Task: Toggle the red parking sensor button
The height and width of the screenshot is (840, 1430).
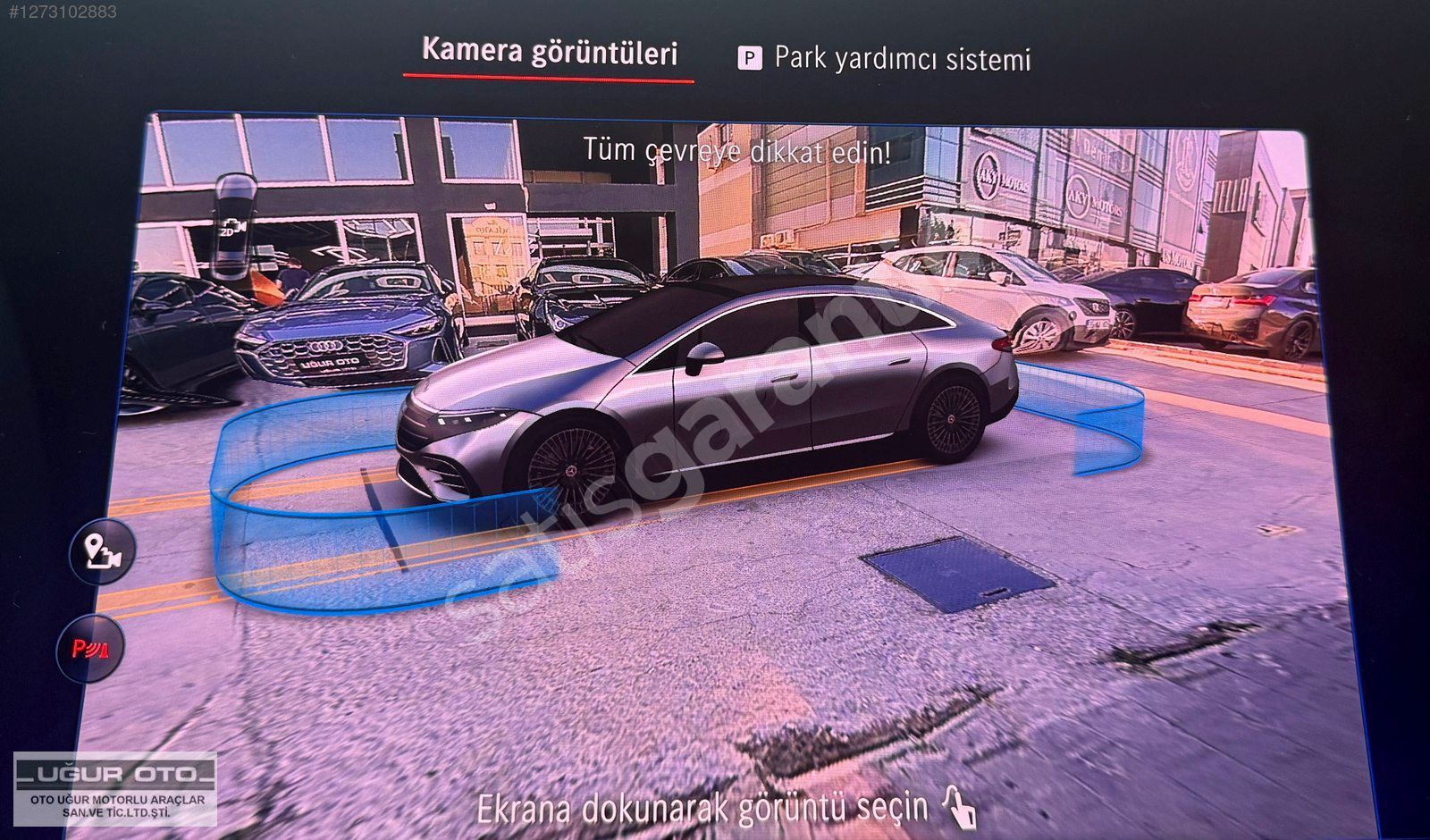Action: 90,648
